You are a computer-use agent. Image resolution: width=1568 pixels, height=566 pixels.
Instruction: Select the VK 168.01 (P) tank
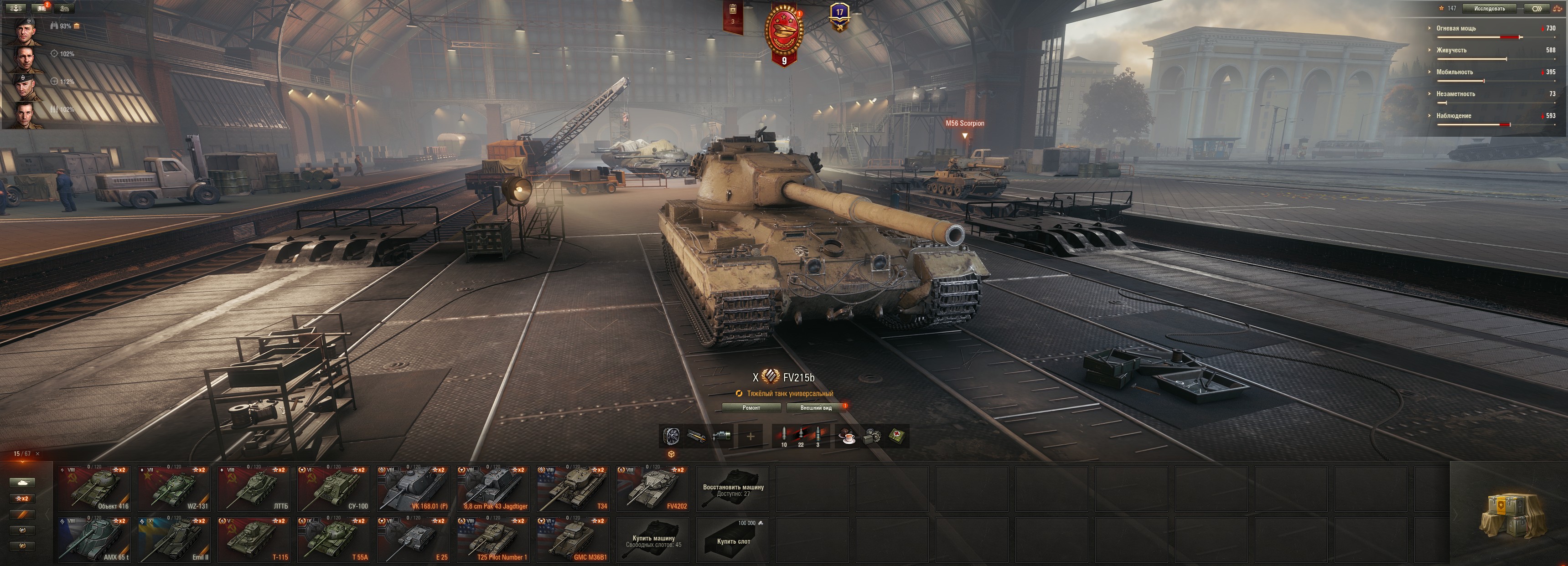tap(413, 489)
